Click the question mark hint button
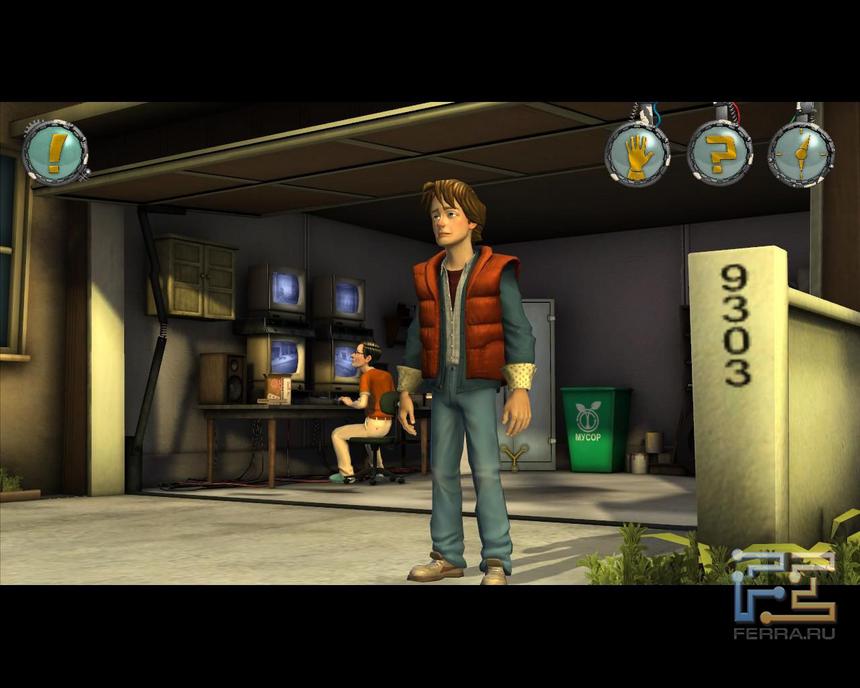Screen dimensions: 860x688 click(x=719, y=153)
